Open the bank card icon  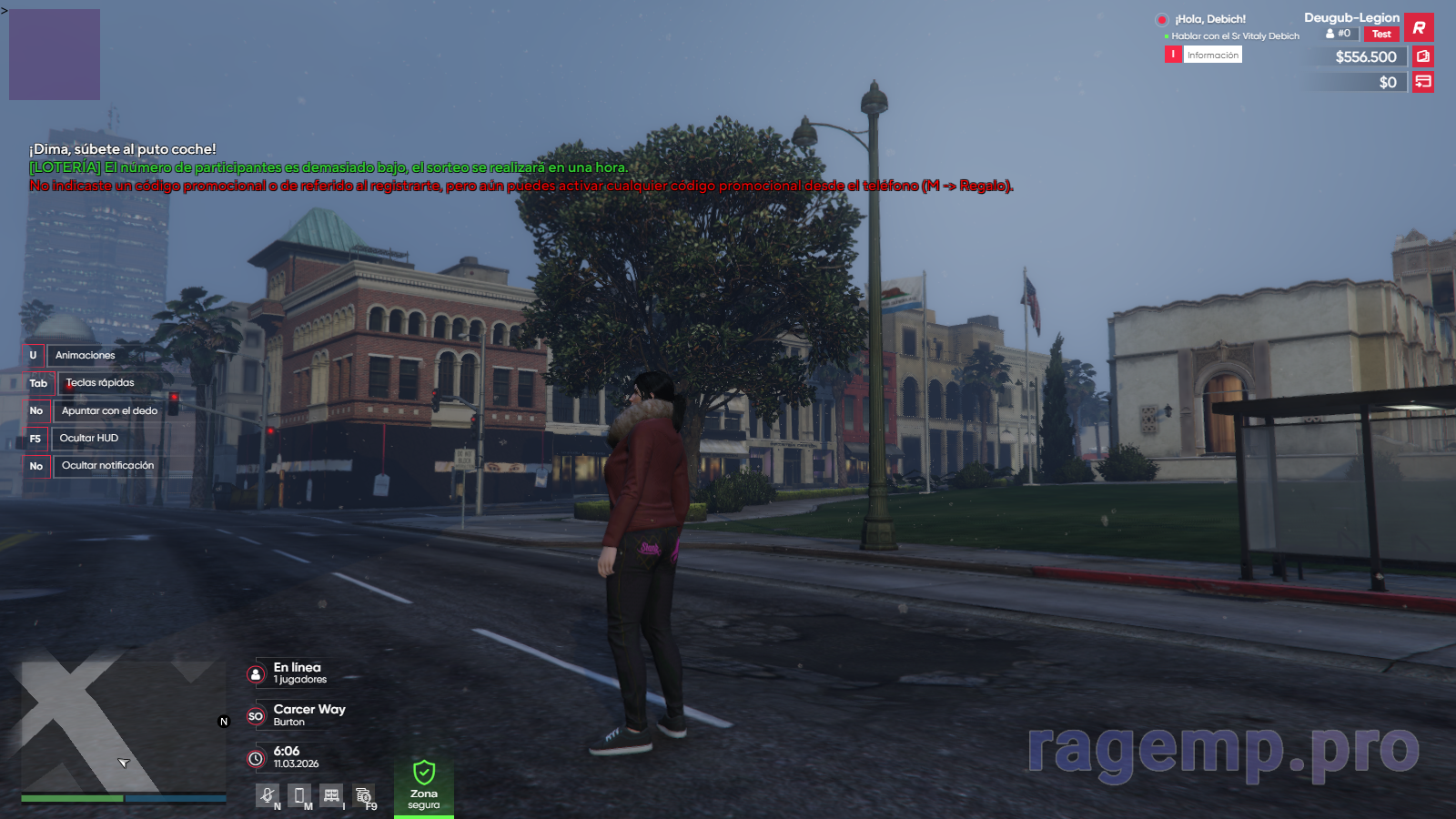[x=1423, y=82]
